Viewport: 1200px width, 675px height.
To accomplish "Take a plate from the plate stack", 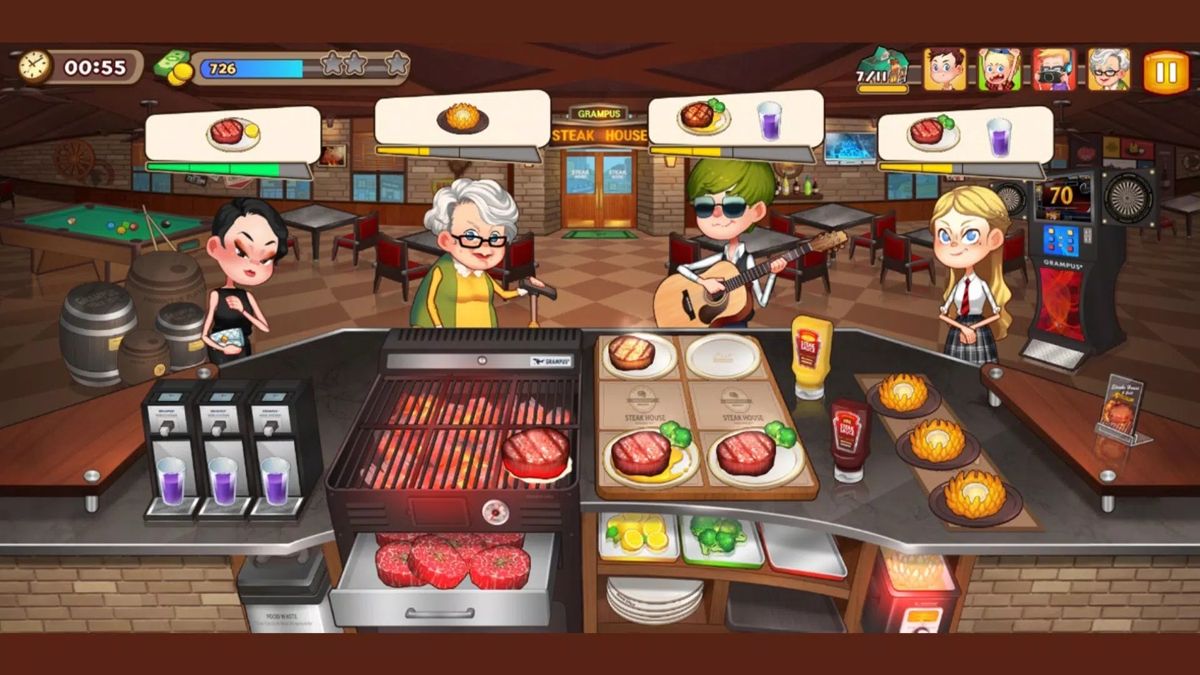I will (655, 598).
